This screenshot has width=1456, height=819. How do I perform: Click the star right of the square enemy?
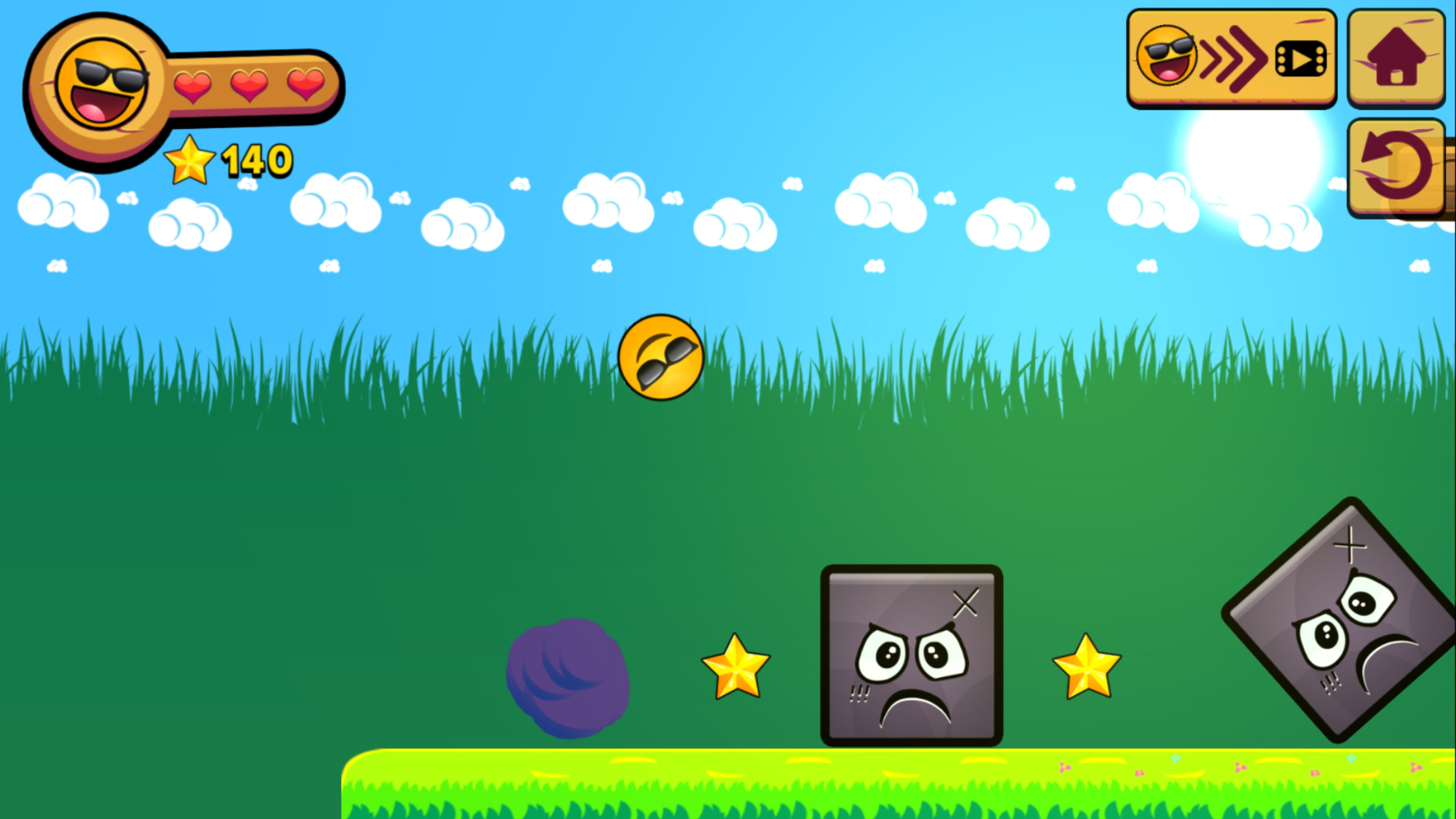1087,672
